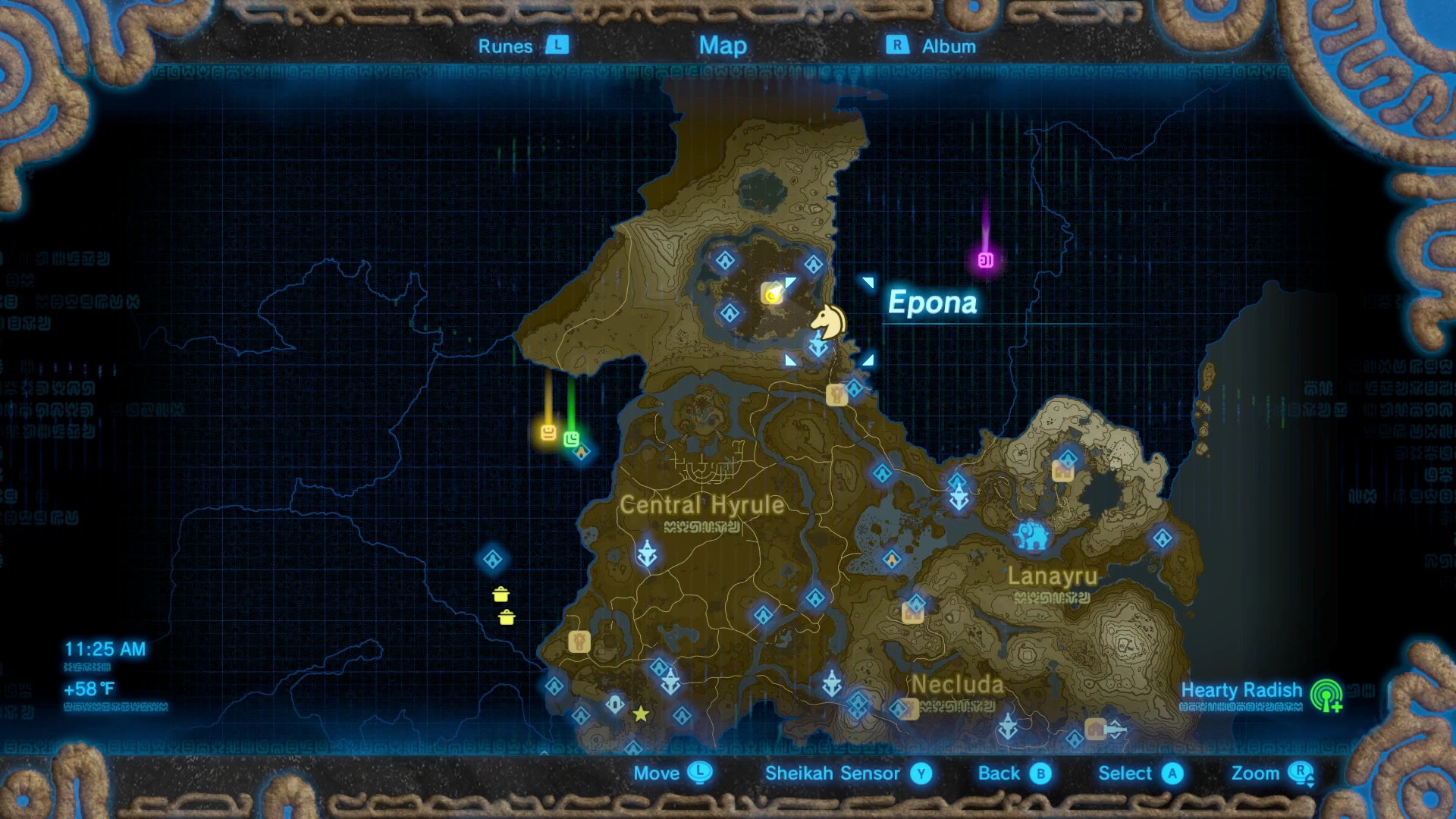Select the Epona horse icon on the map
The height and width of the screenshot is (819, 1456).
pos(829,320)
